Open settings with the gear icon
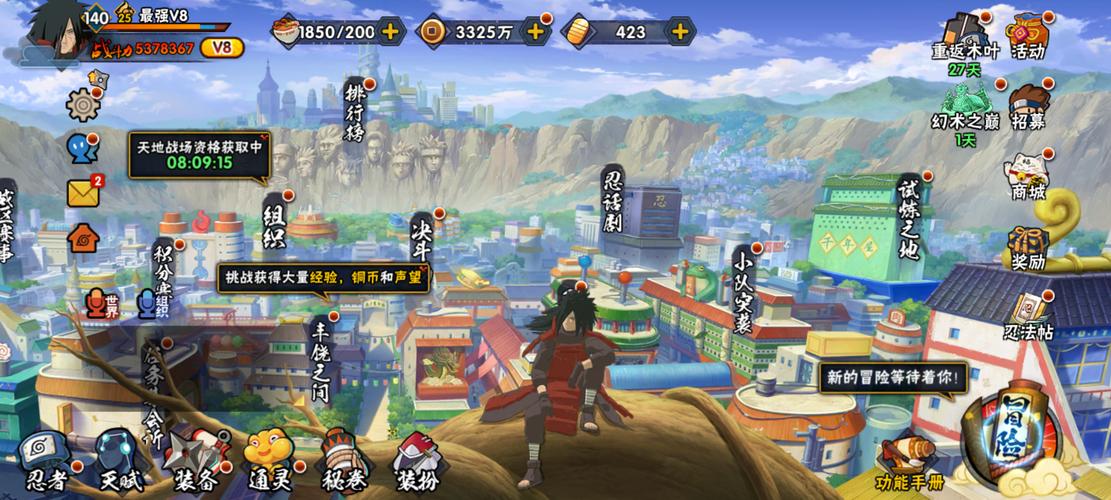The image size is (1111, 500). tap(82, 104)
